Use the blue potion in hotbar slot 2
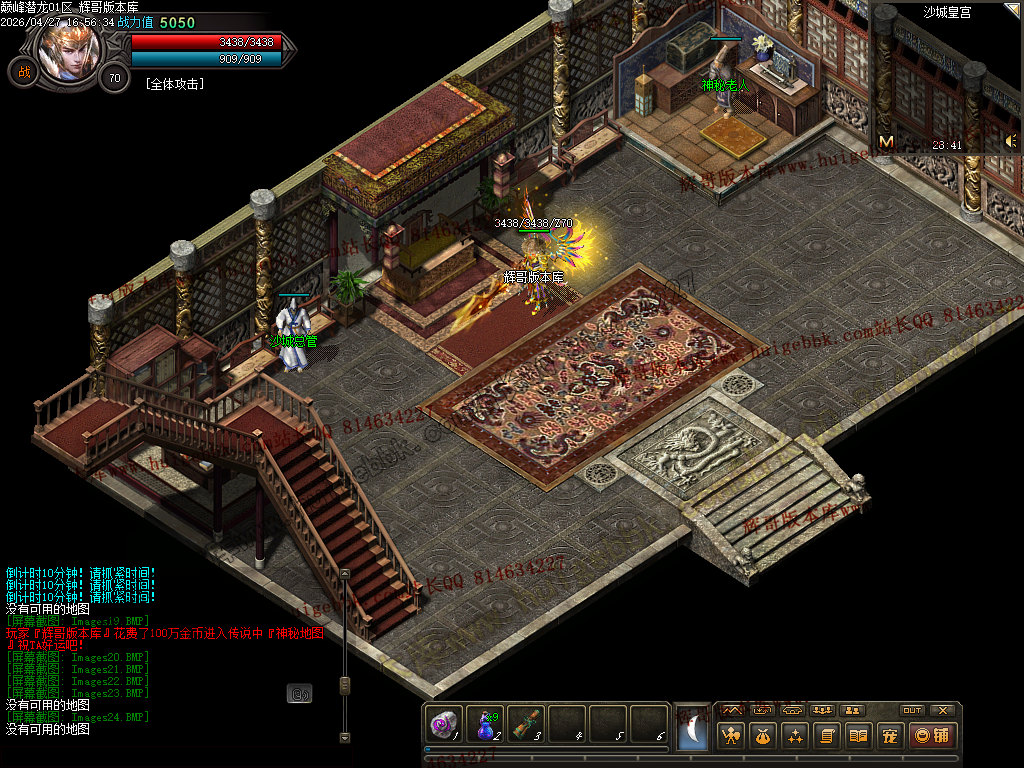The height and width of the screenshot is (768, 1024). tap(485, 723)
